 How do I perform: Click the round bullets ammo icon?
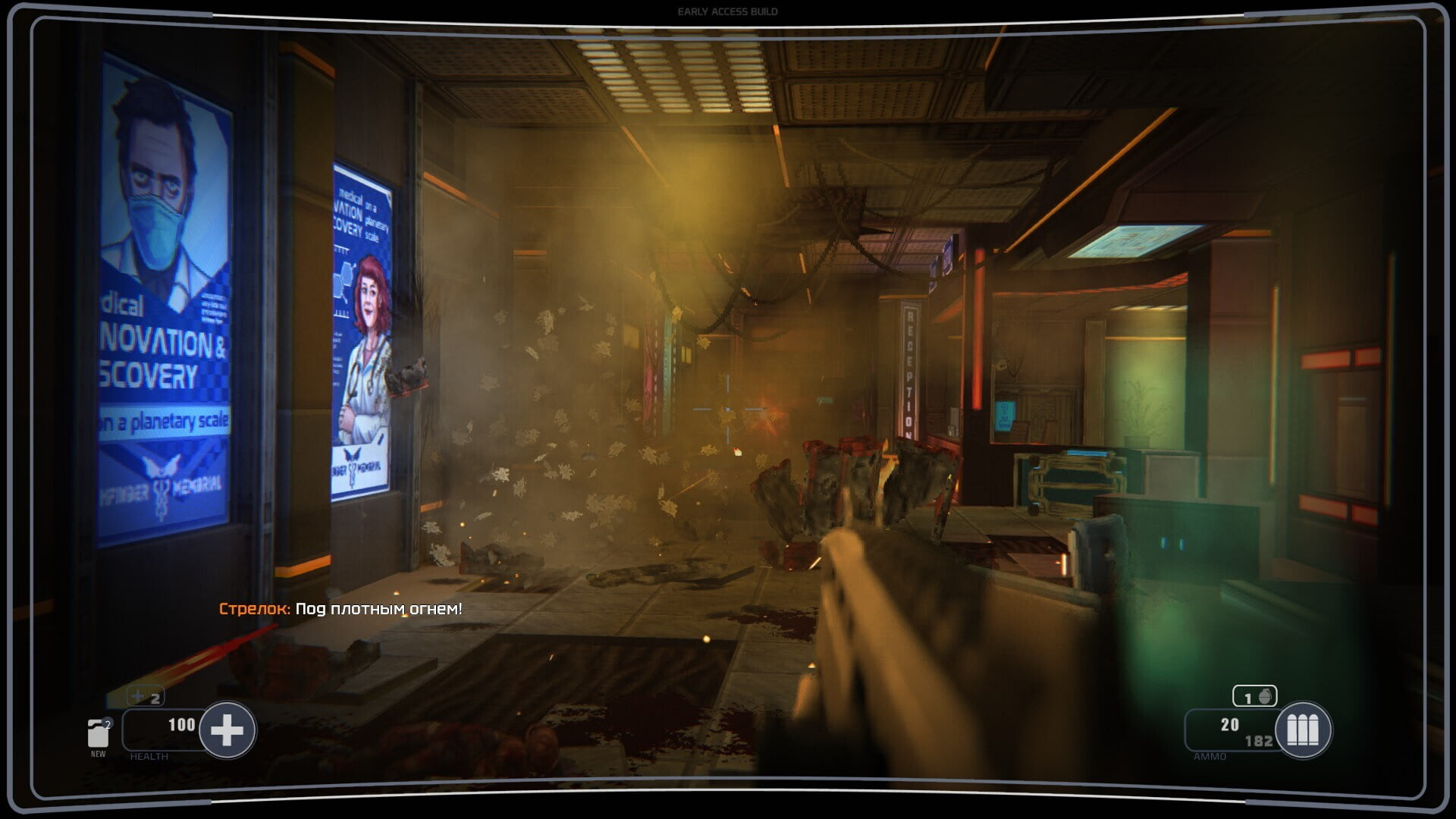click(x=1303, y=730)
